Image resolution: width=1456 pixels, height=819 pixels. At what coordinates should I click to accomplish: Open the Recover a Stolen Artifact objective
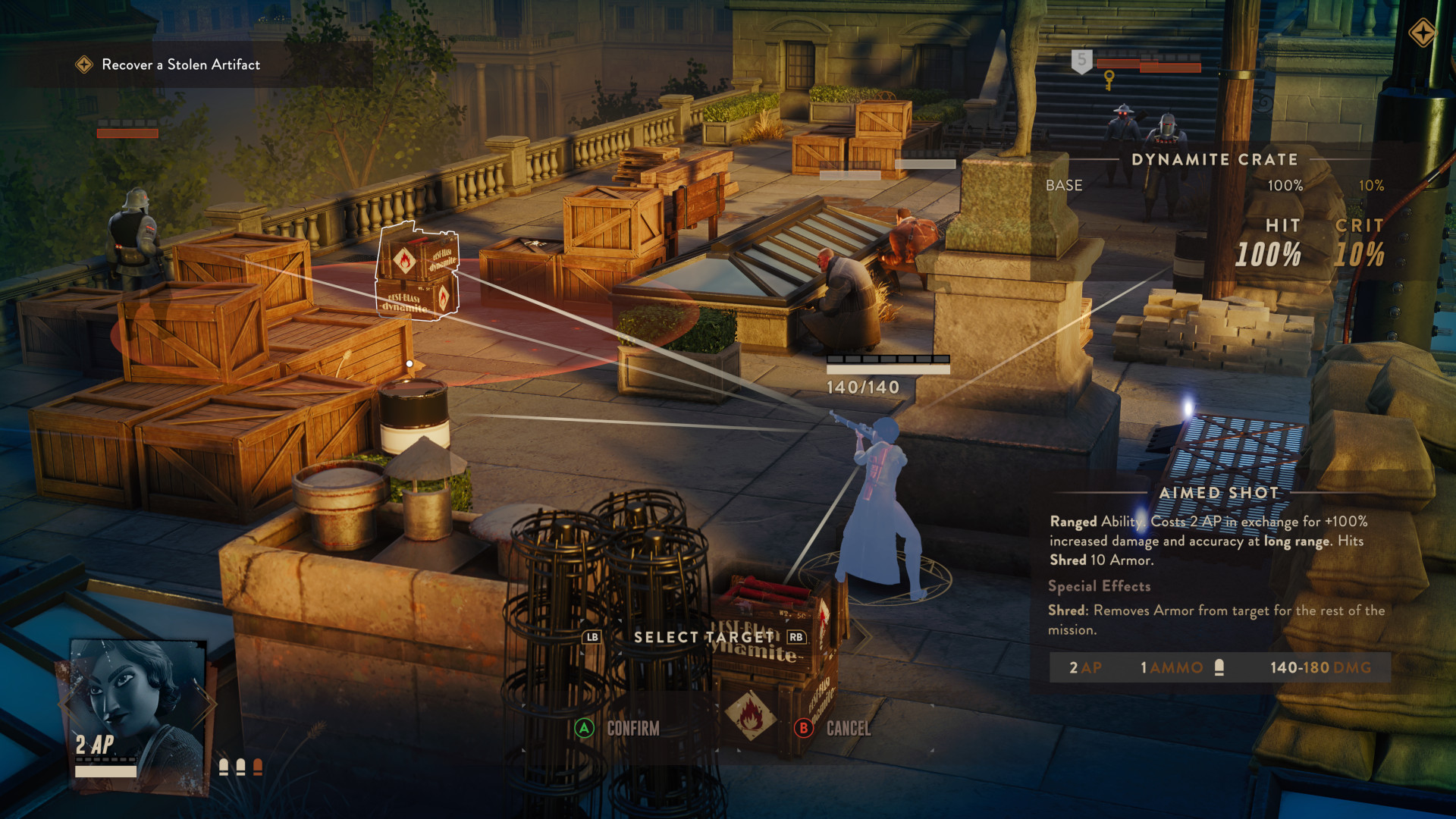(x=180, y=65)
